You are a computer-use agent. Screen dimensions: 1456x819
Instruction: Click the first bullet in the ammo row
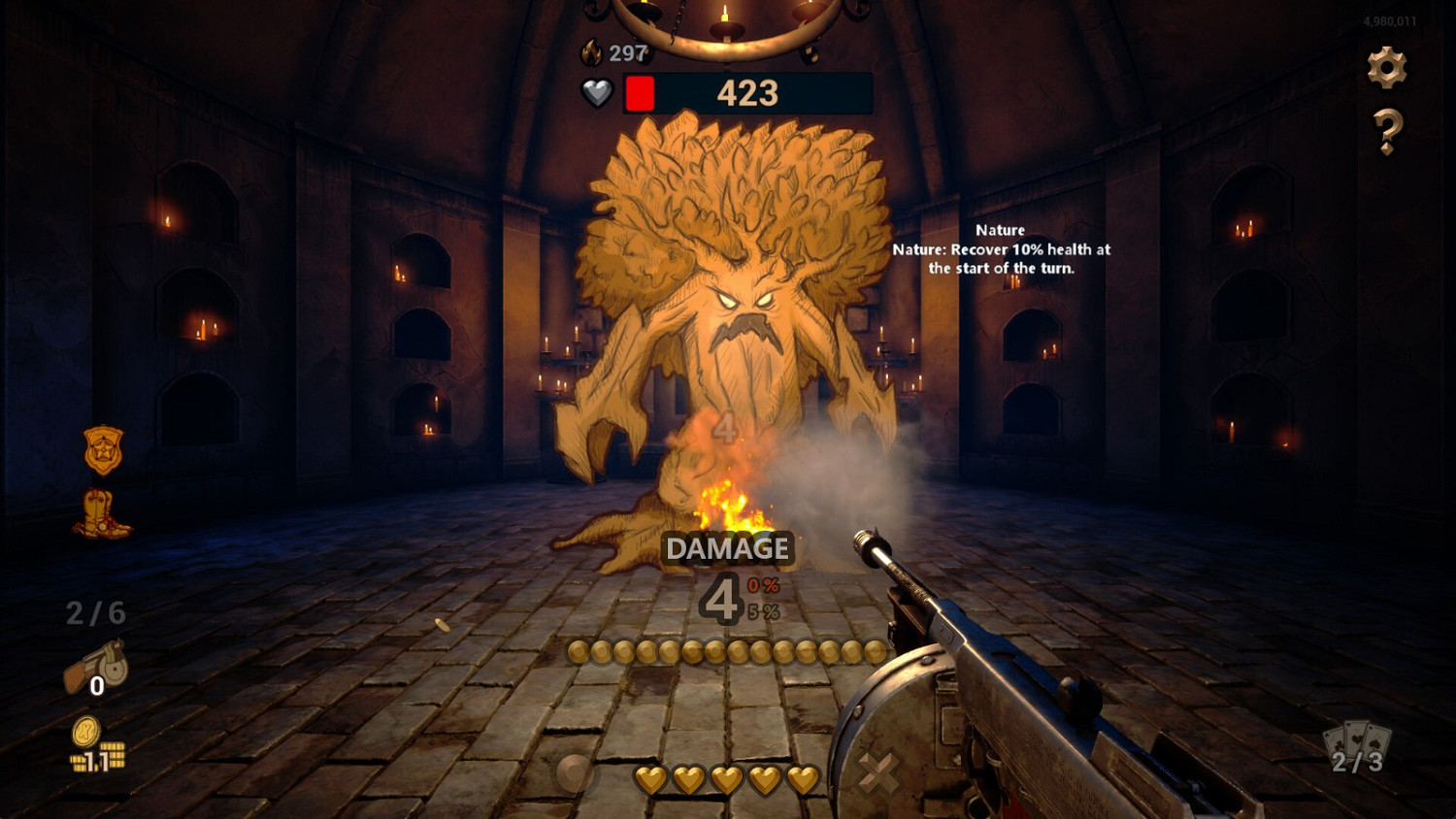click(579, 654)
